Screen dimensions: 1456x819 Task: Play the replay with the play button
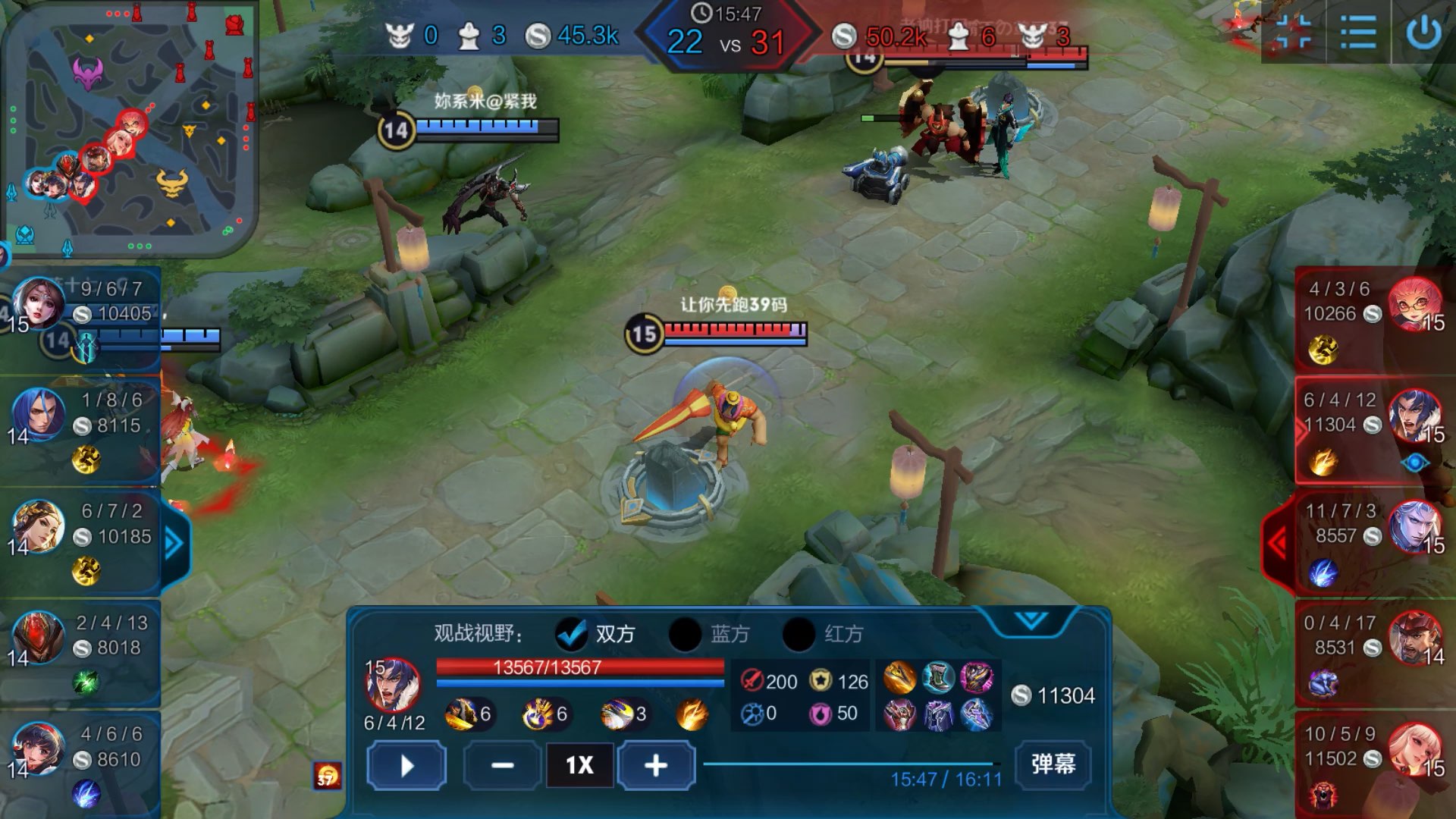coord(406,765)
